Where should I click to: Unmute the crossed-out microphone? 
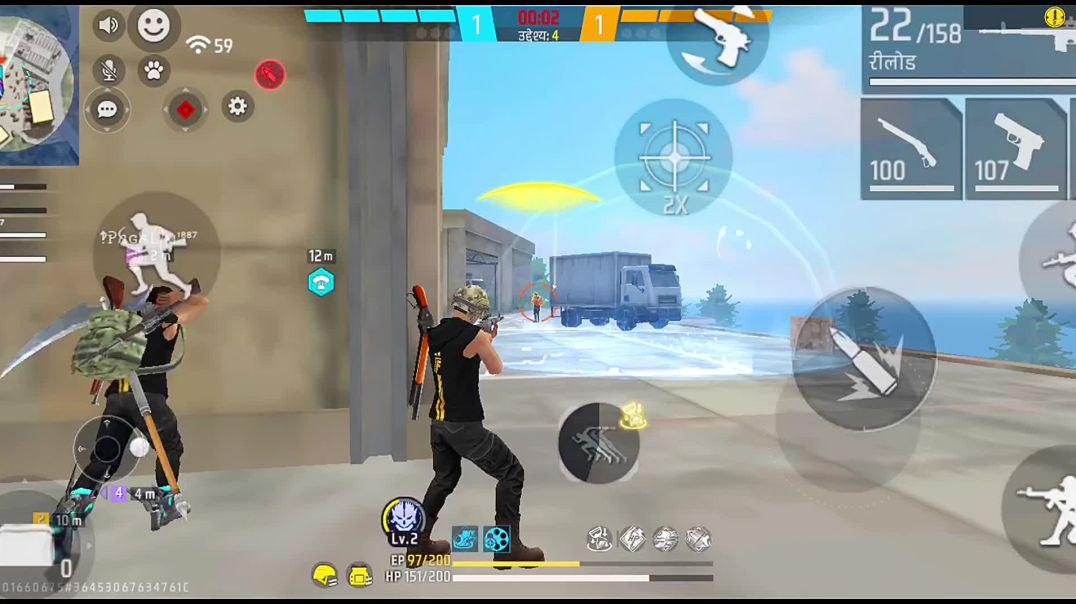(109, 70)
